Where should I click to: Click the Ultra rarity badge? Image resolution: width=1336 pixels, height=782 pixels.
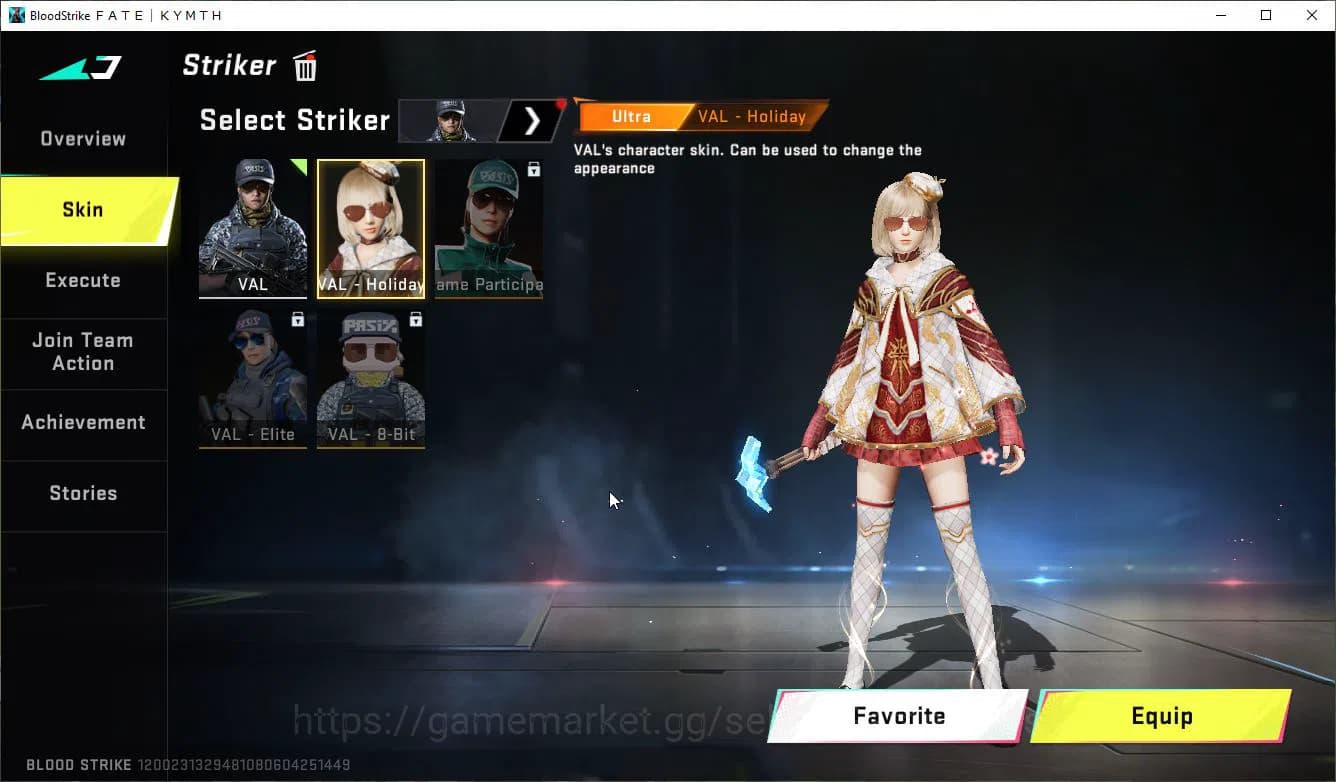[631, 116]
